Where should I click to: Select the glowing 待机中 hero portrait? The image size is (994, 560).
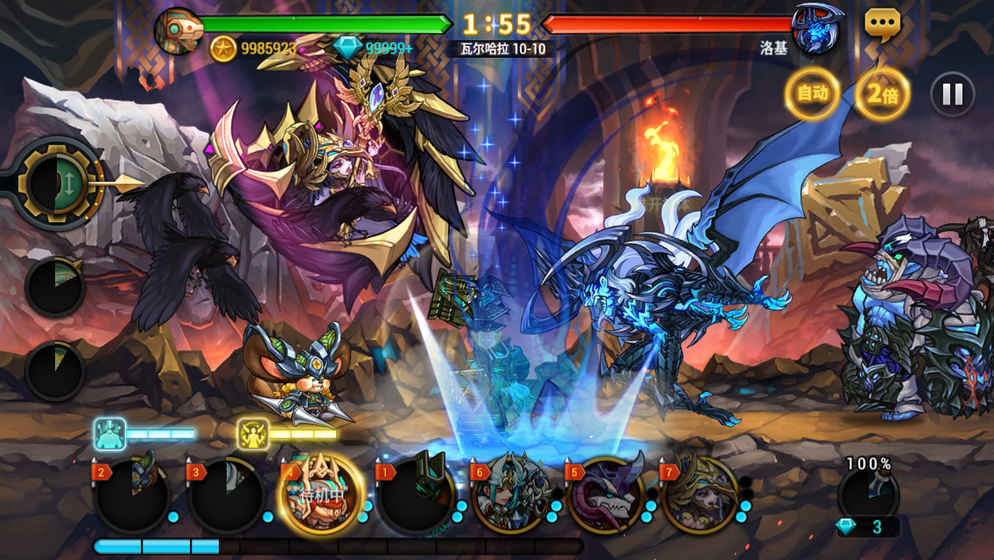pyautogui.click(x=319, y=494)
